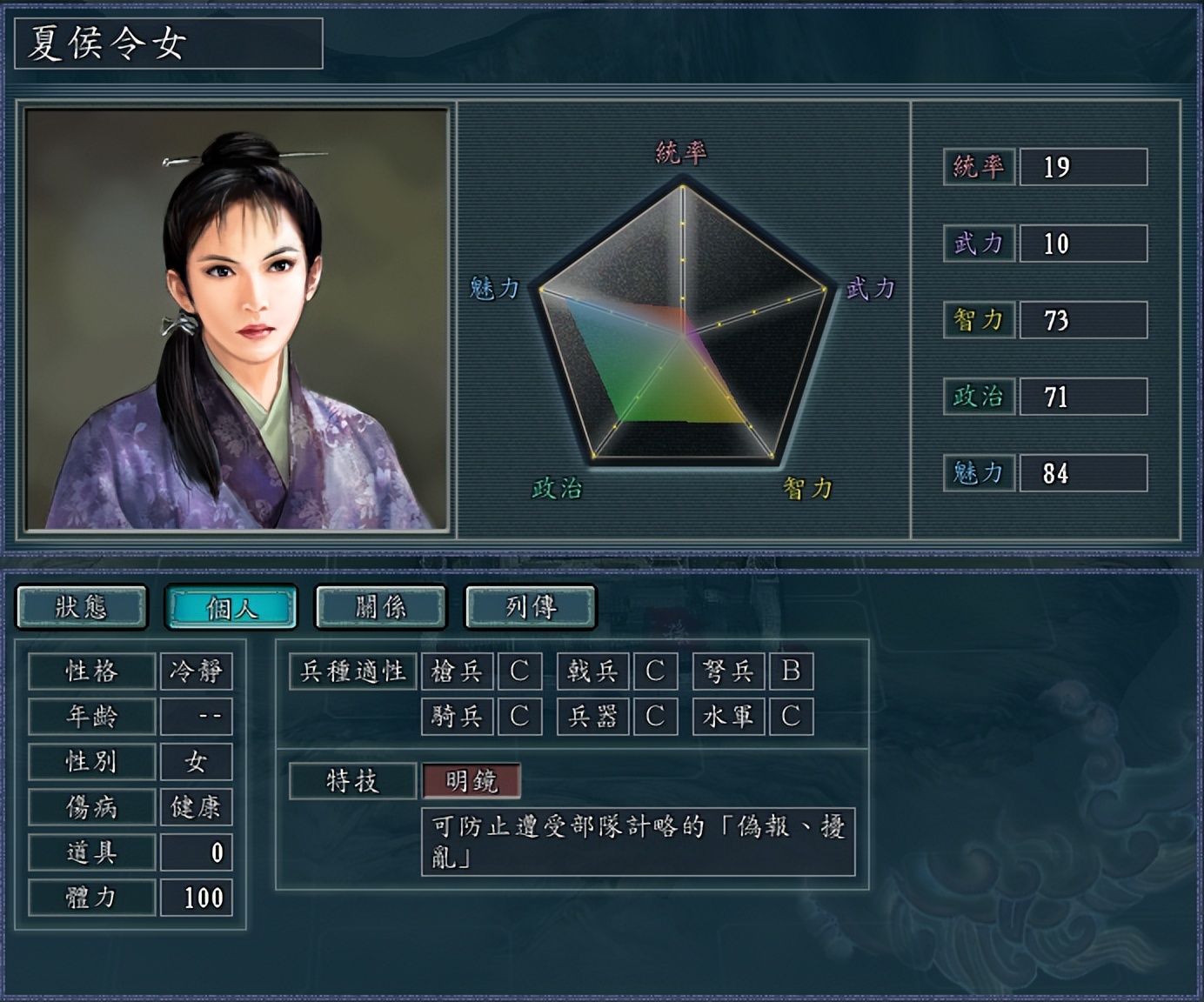Image resolution: width=1204 pixels, height=1002 pixels.
Task: Select the 槍兵 aptitude rank C
Action: click(520, 671)
